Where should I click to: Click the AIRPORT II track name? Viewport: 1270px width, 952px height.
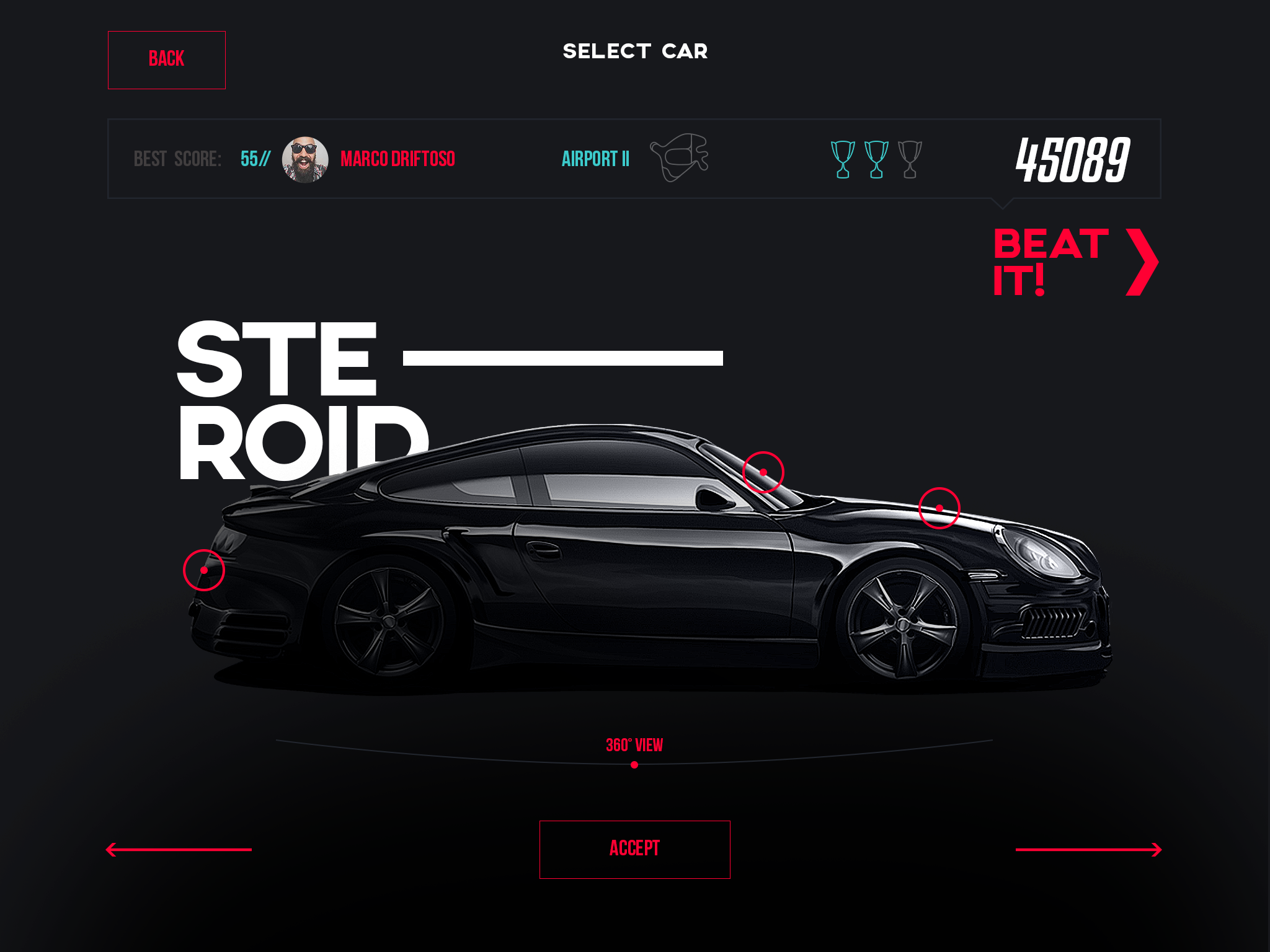[597, 157]
